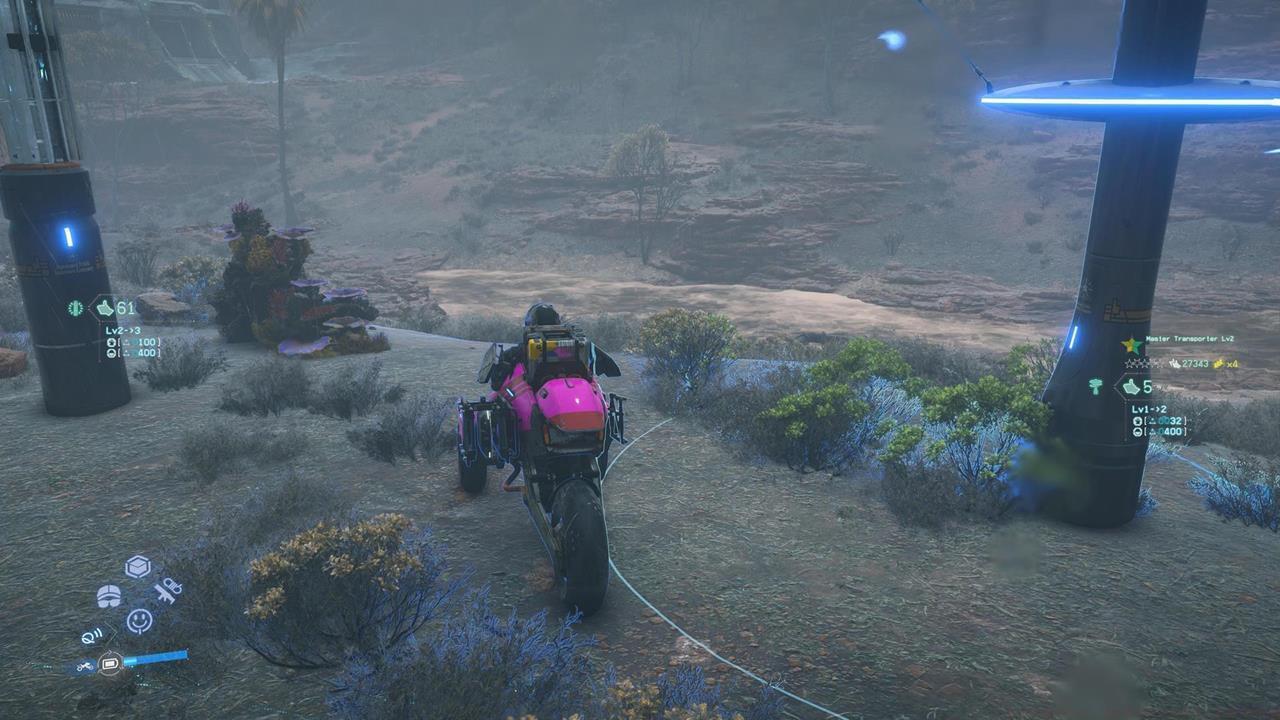Open the tools and equipment icon
The width and height of the screenshot is (1280, 720).
click(x=168, y=591)
